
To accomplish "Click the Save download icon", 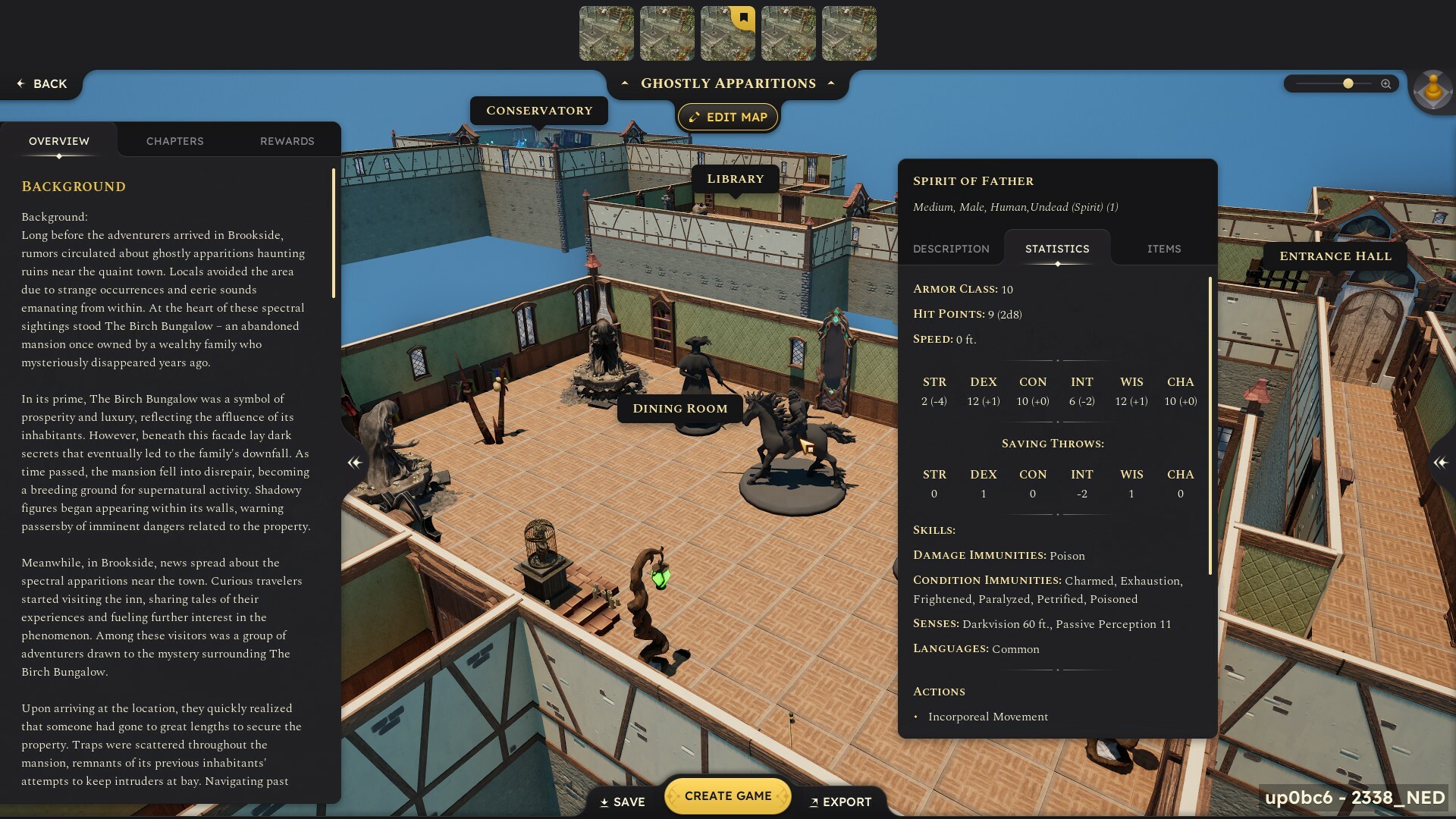I will click(x=604, y=802).
